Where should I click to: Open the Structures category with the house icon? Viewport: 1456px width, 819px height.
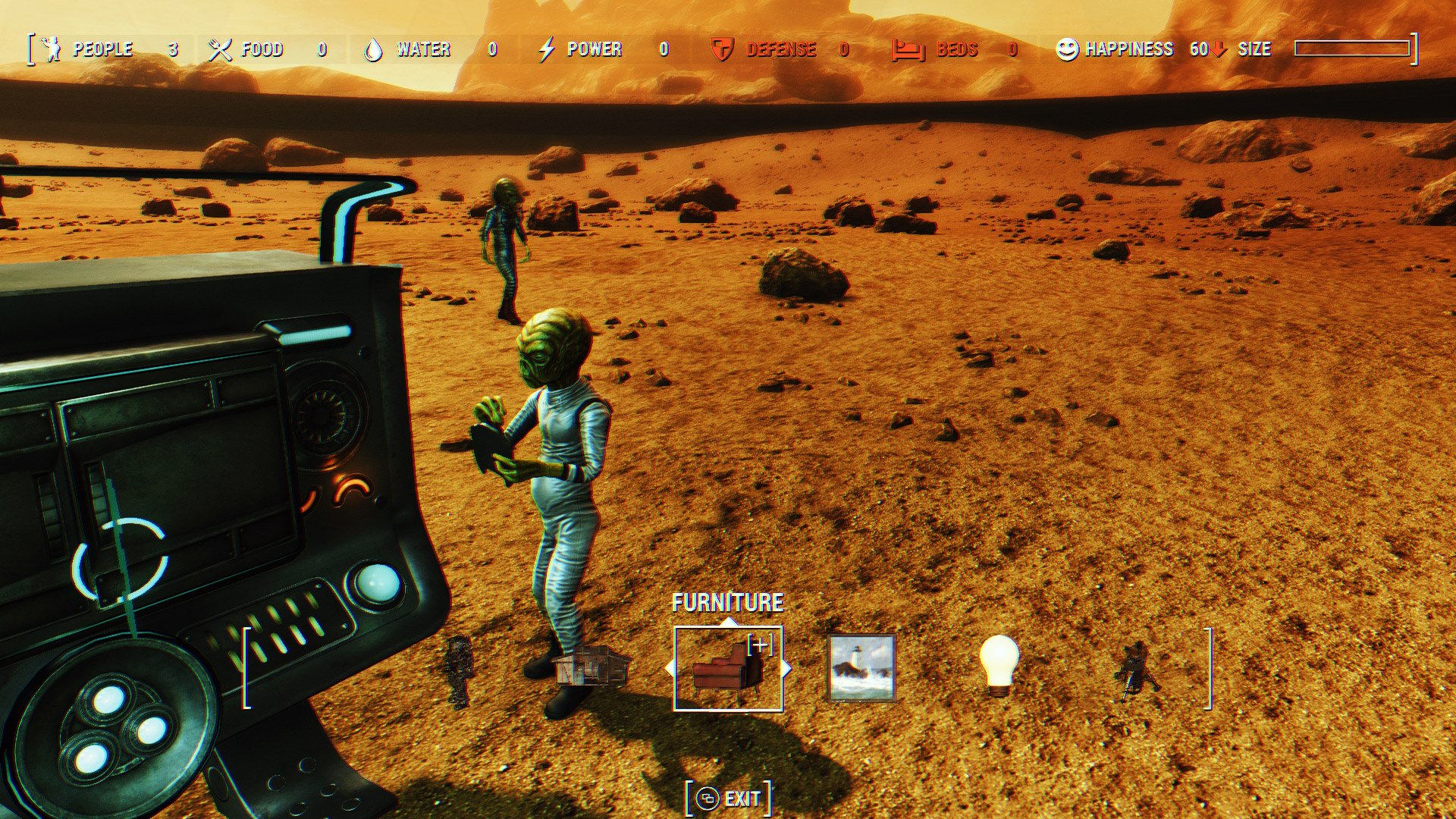(x=592, y=667)
